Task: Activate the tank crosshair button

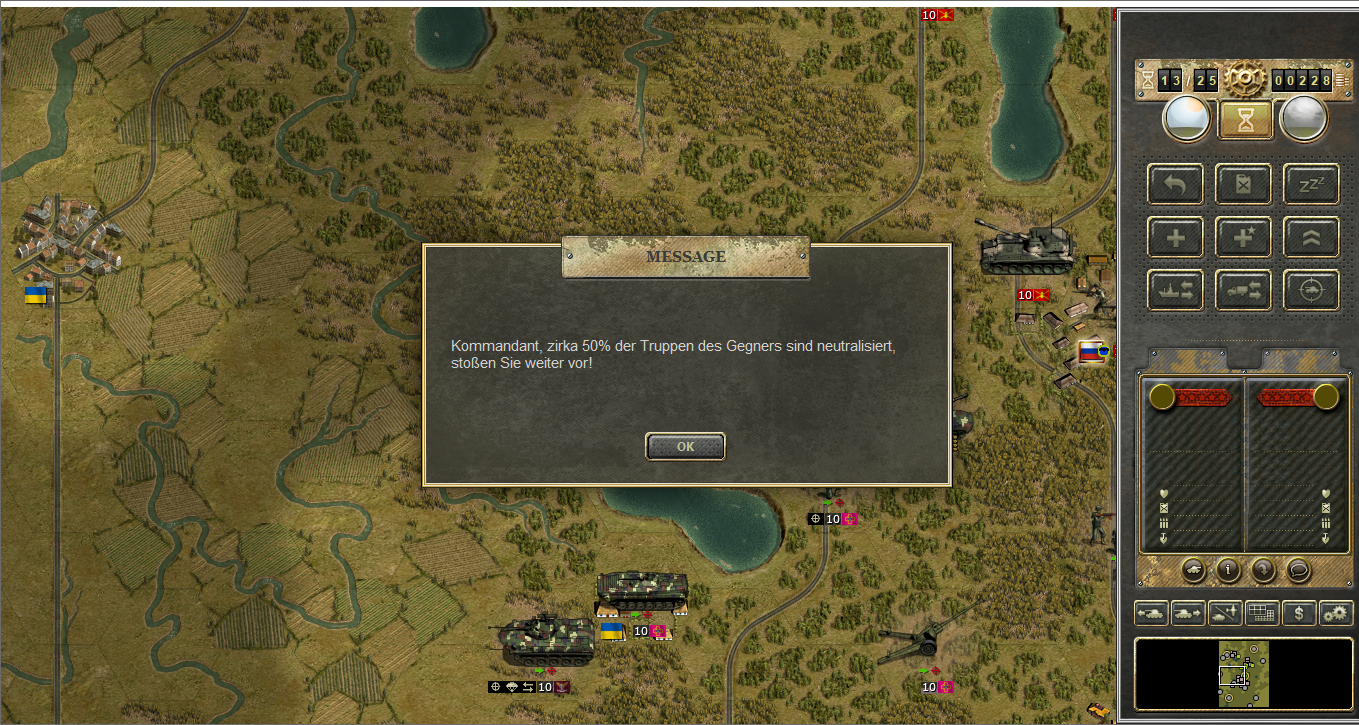Action: pyautogui.click(x=1311, y=290)
